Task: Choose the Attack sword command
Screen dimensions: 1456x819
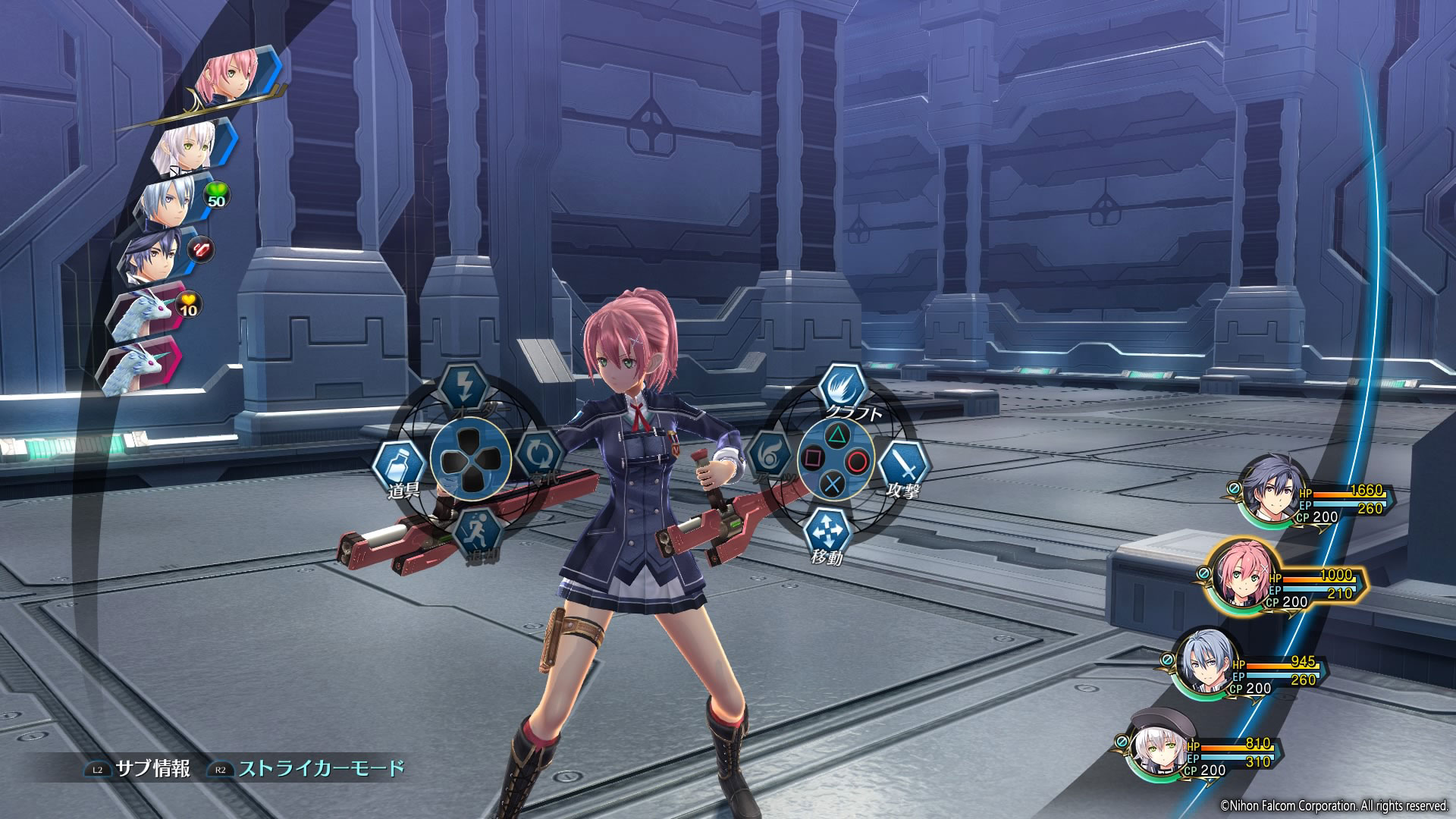Action: tap(904, 462)
